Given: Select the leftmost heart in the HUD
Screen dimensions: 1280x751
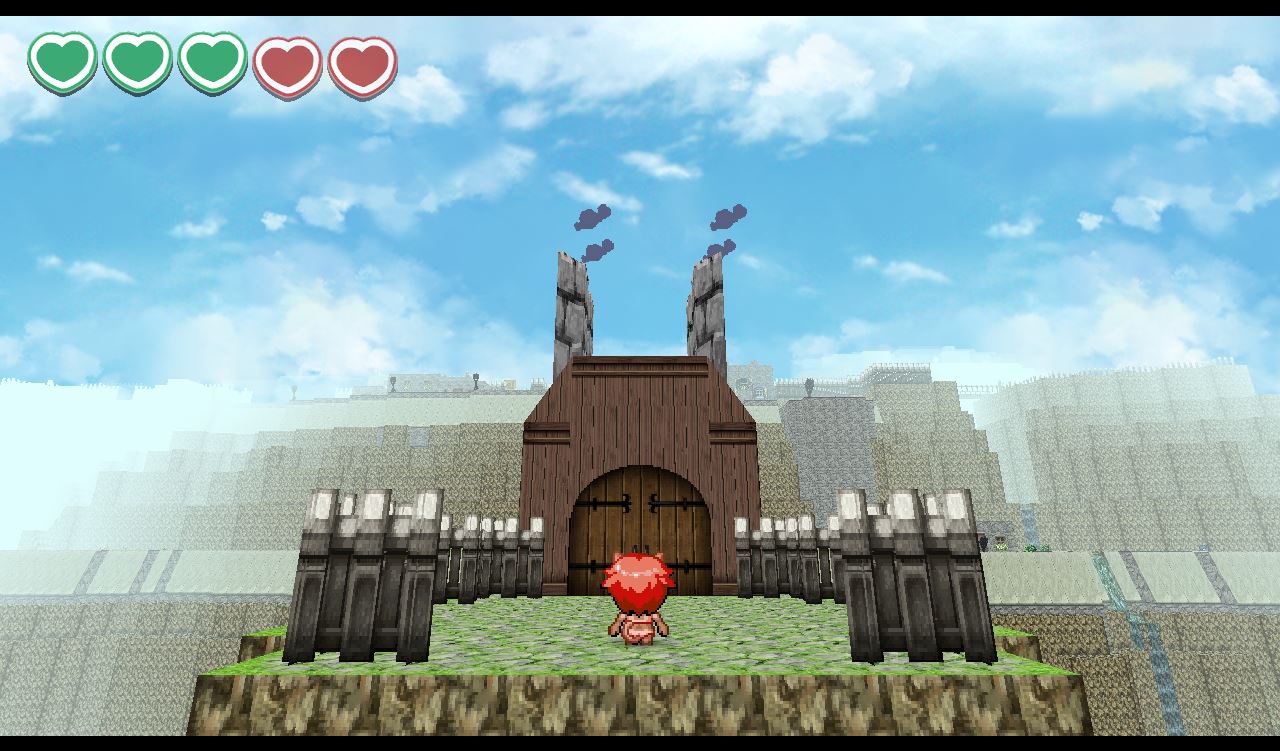Looking at the screenshot, I should 63,62.
